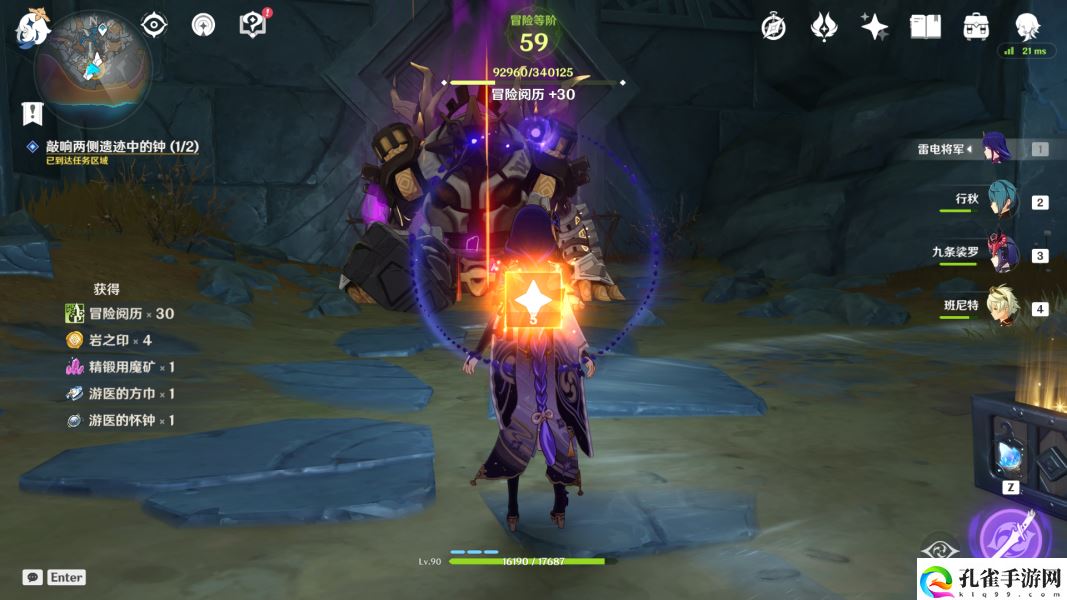Open the quest exclamation mark icon
This screenshot has width=1067, height=600.
pos(33,113)
